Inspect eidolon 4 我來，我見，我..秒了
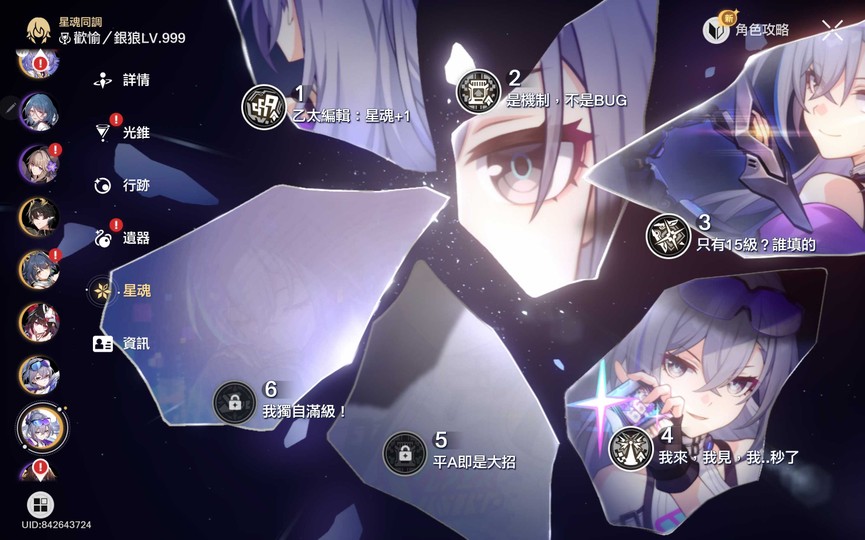This screenshot has width=865, height=540. click(x=631, y=447)
